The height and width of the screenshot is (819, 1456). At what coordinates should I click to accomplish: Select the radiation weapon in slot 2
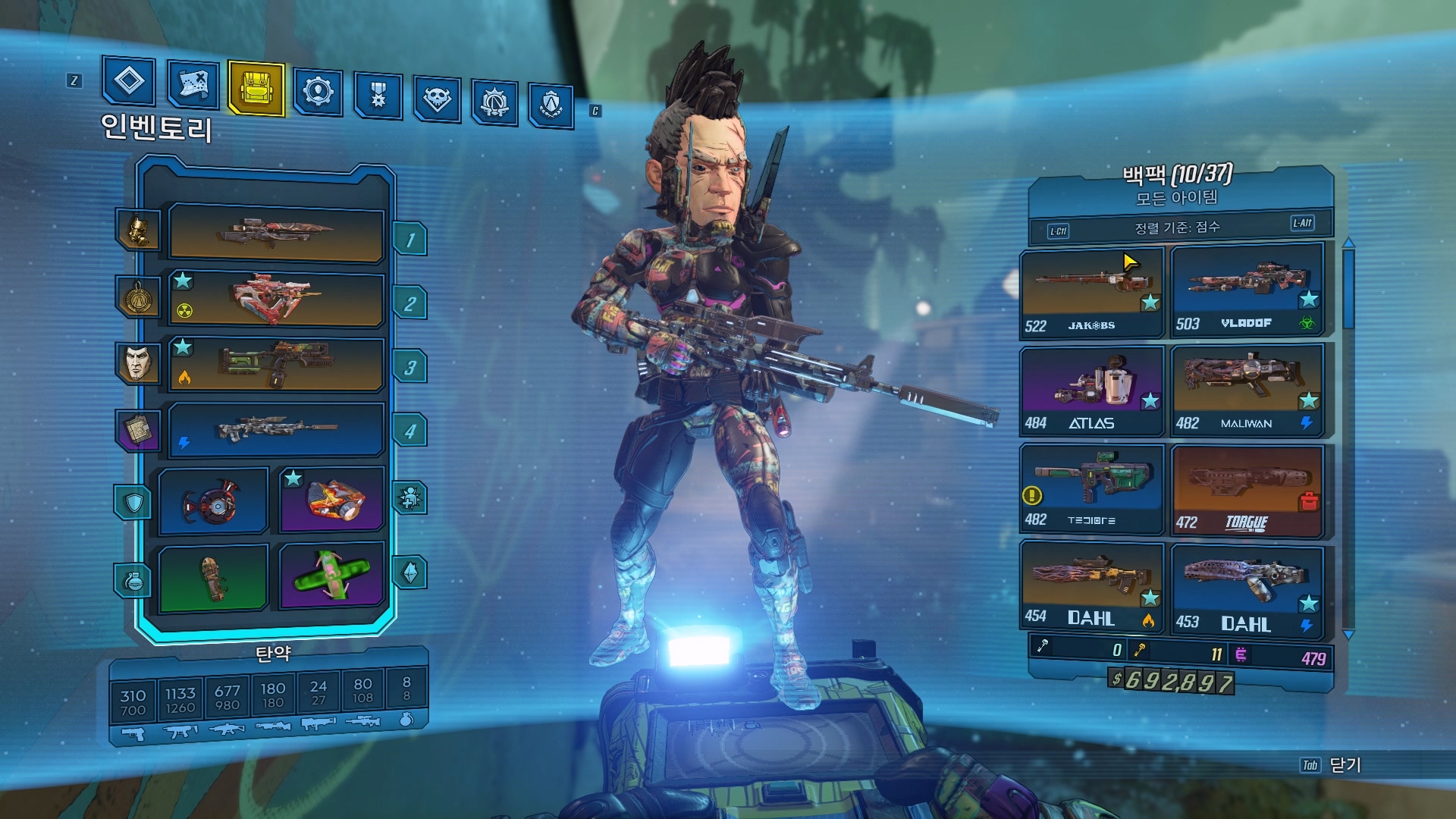276,299
